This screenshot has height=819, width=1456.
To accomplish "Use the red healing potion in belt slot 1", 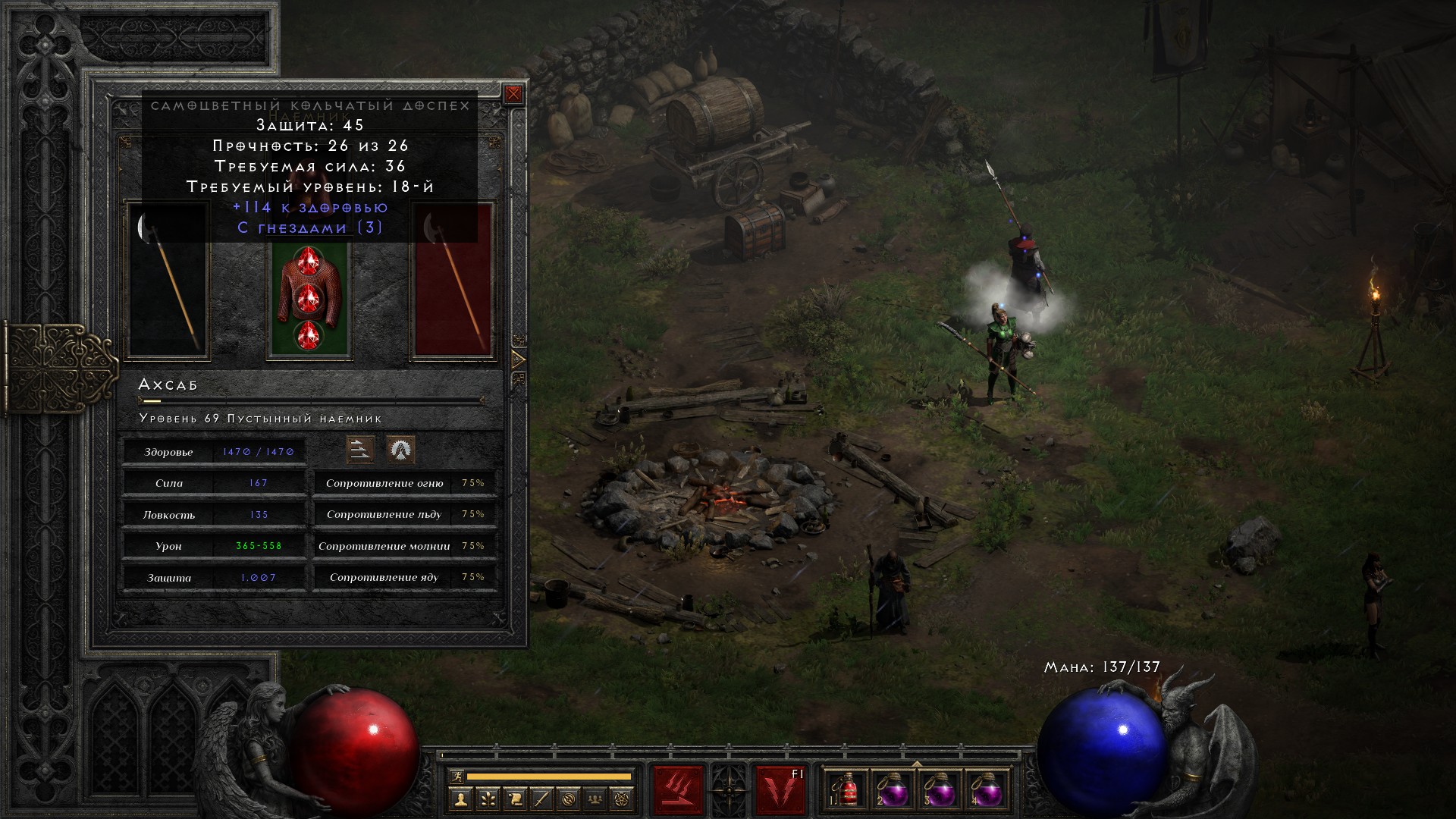I will click(x=847, y=791).
